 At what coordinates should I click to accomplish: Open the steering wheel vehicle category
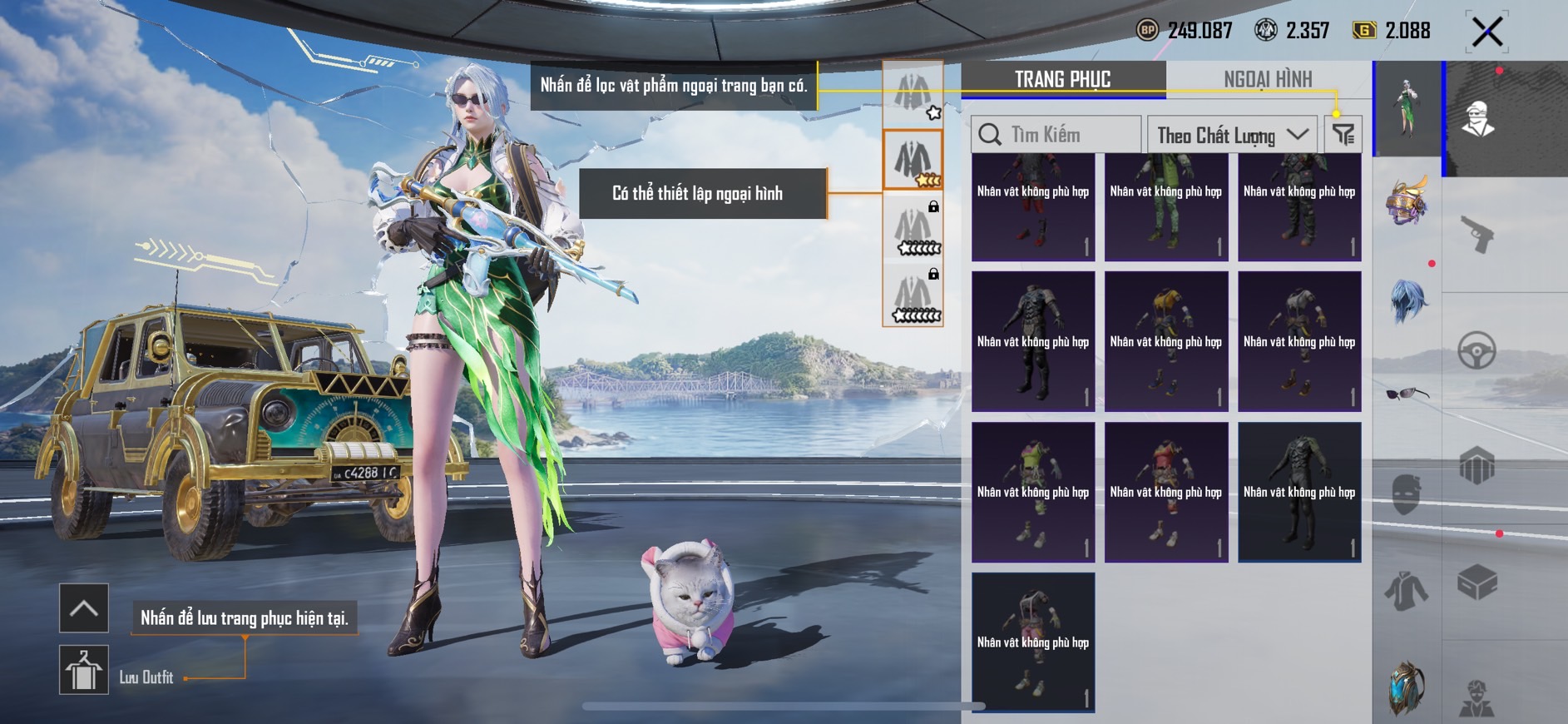tap(1476, 351)
